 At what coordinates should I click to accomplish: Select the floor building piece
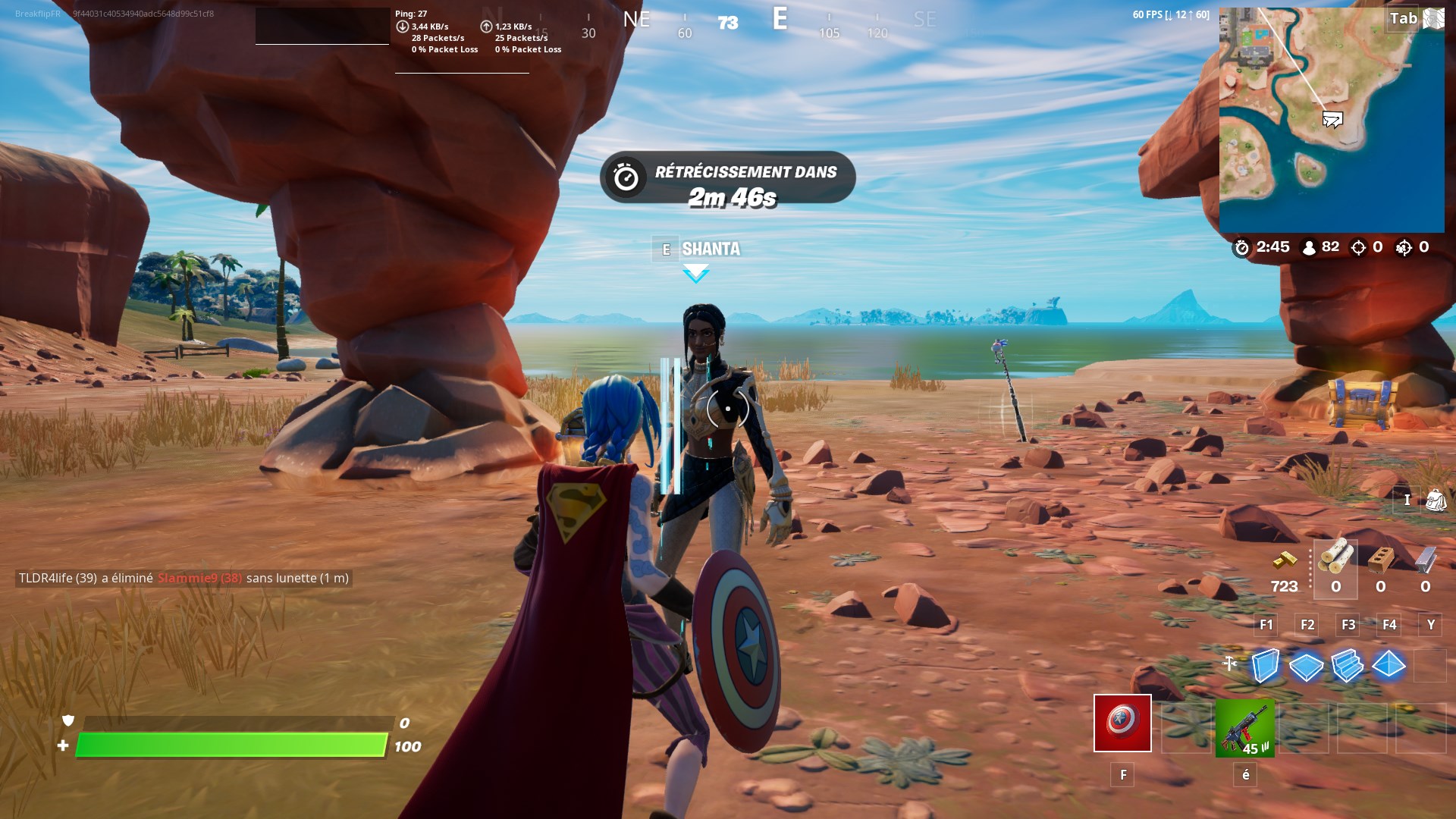coord(1306,667)
